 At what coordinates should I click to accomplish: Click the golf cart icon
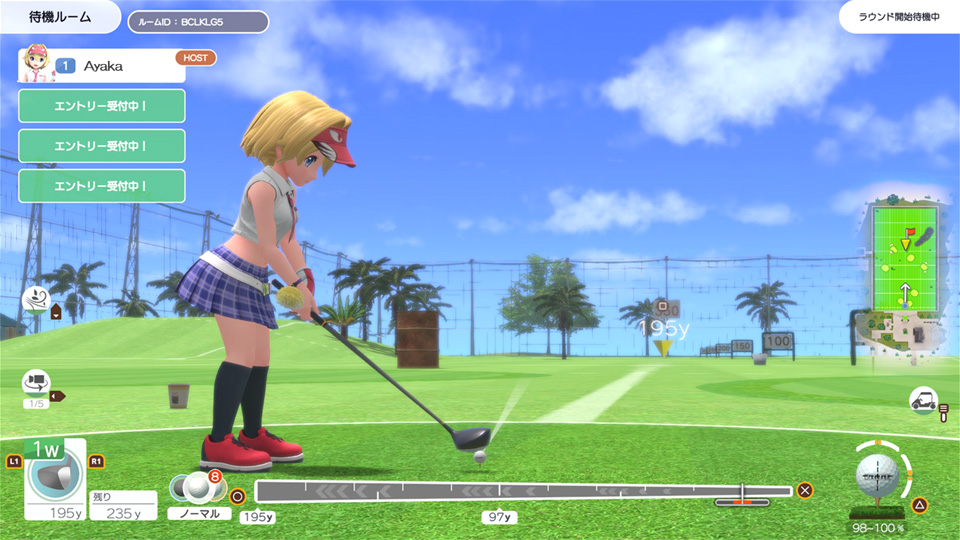tap(922, 399)
